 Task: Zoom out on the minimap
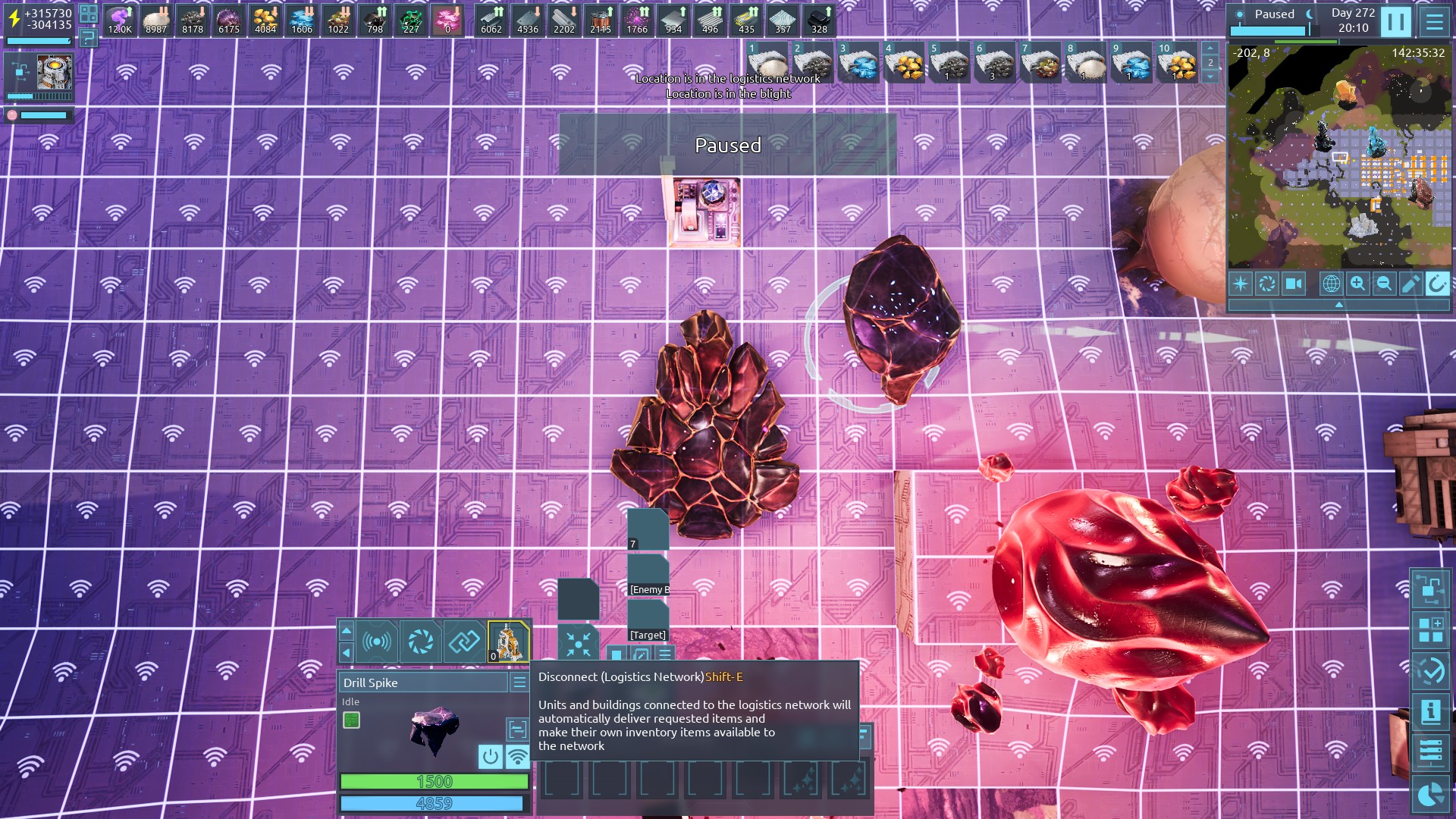(1384, 284)
